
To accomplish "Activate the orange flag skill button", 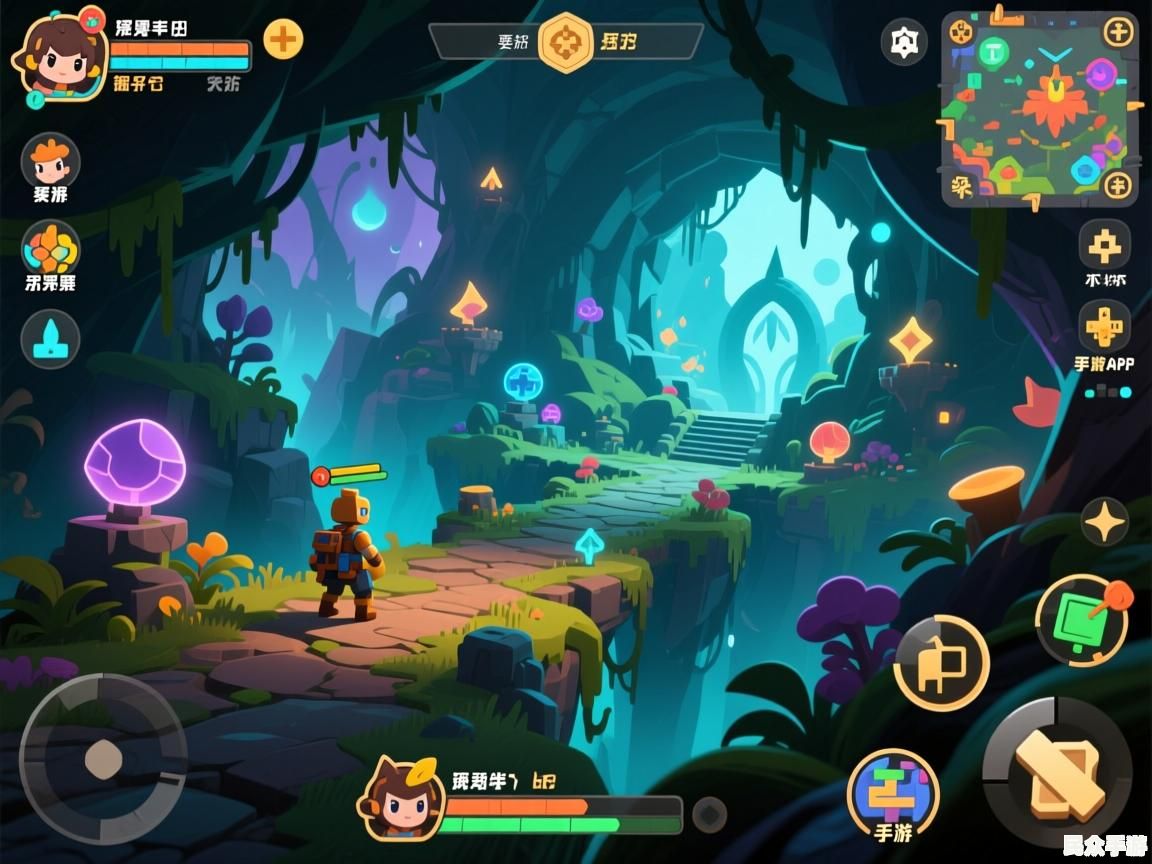I will 941,662.
